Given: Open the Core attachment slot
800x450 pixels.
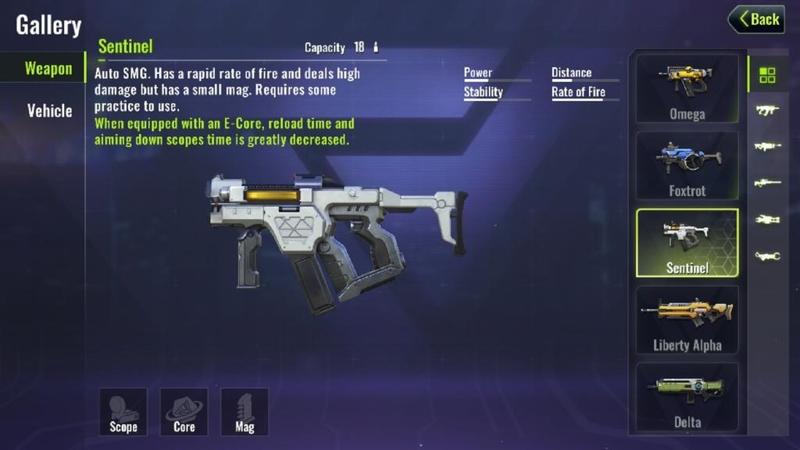Looking at the screenshot, I should 184,411.
